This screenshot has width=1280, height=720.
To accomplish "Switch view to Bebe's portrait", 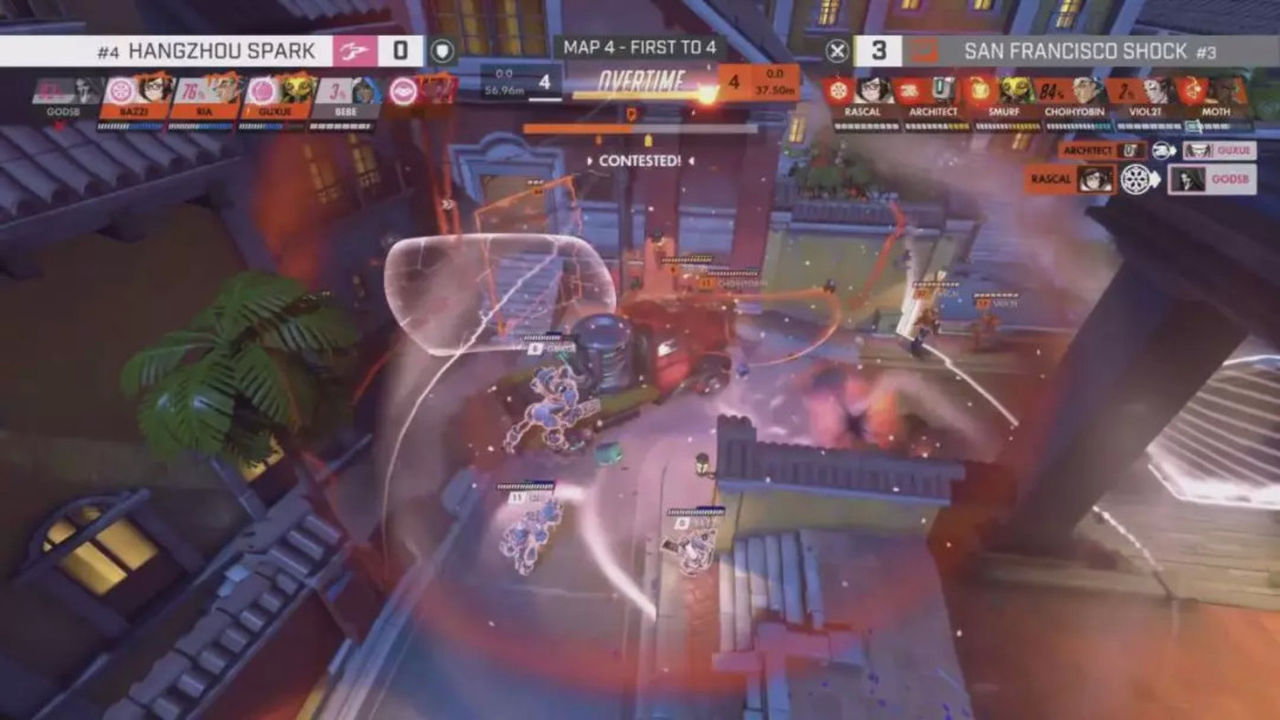I will [x=346, y=93].
